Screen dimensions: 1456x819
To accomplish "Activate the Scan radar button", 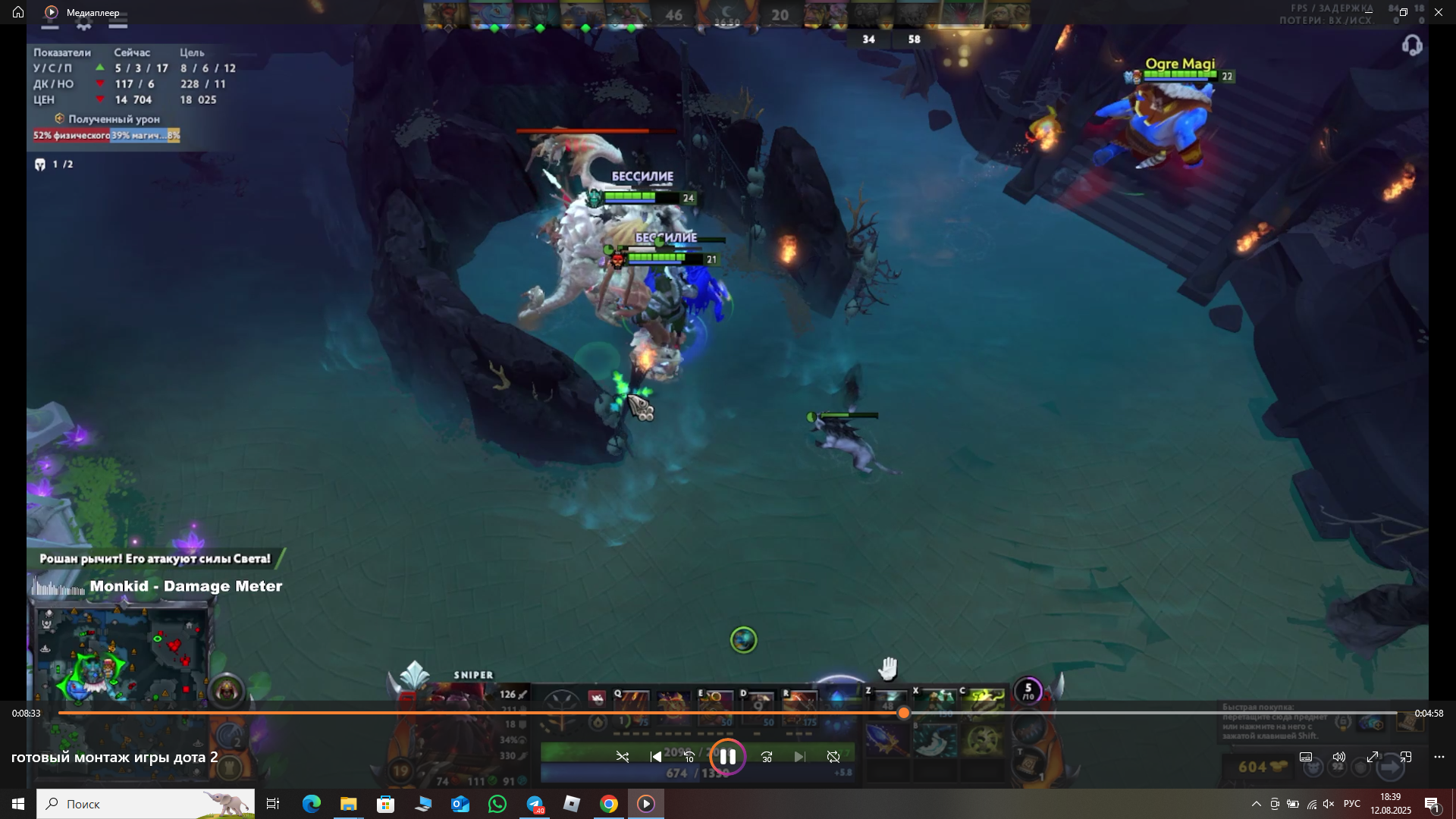I will click(x=230, y=736).
